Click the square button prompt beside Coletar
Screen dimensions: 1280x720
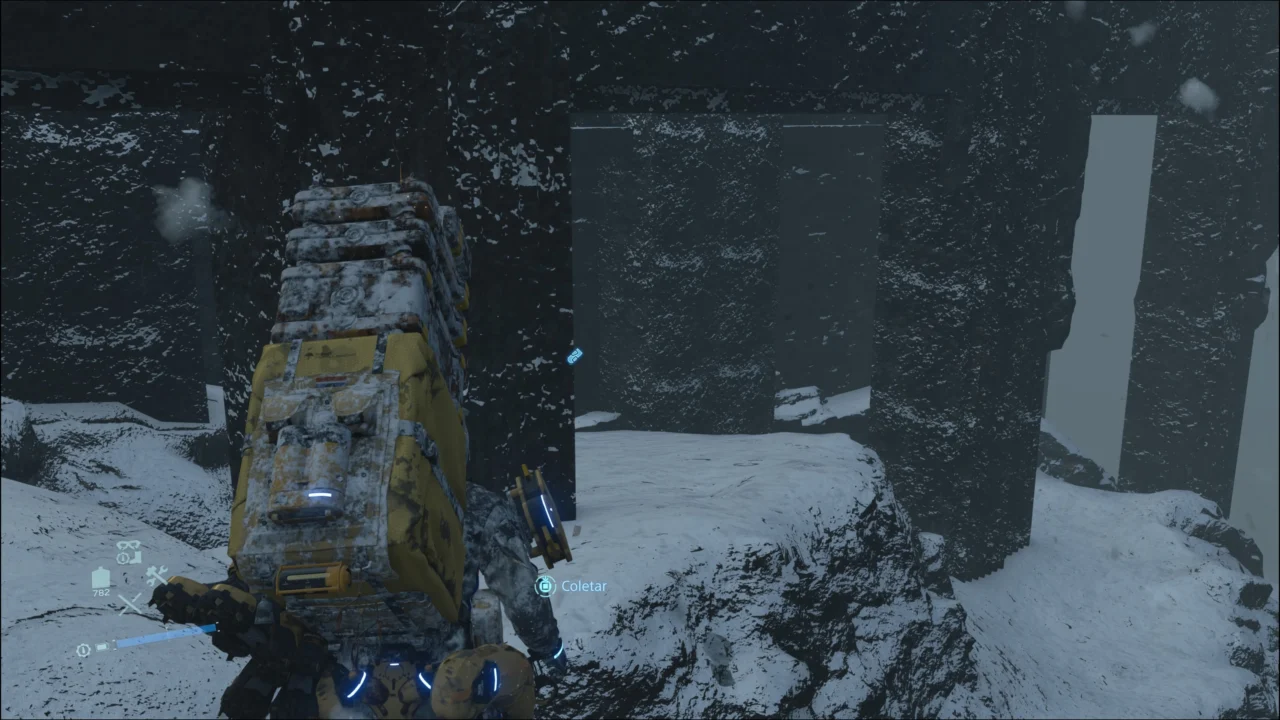coord(545,586)
